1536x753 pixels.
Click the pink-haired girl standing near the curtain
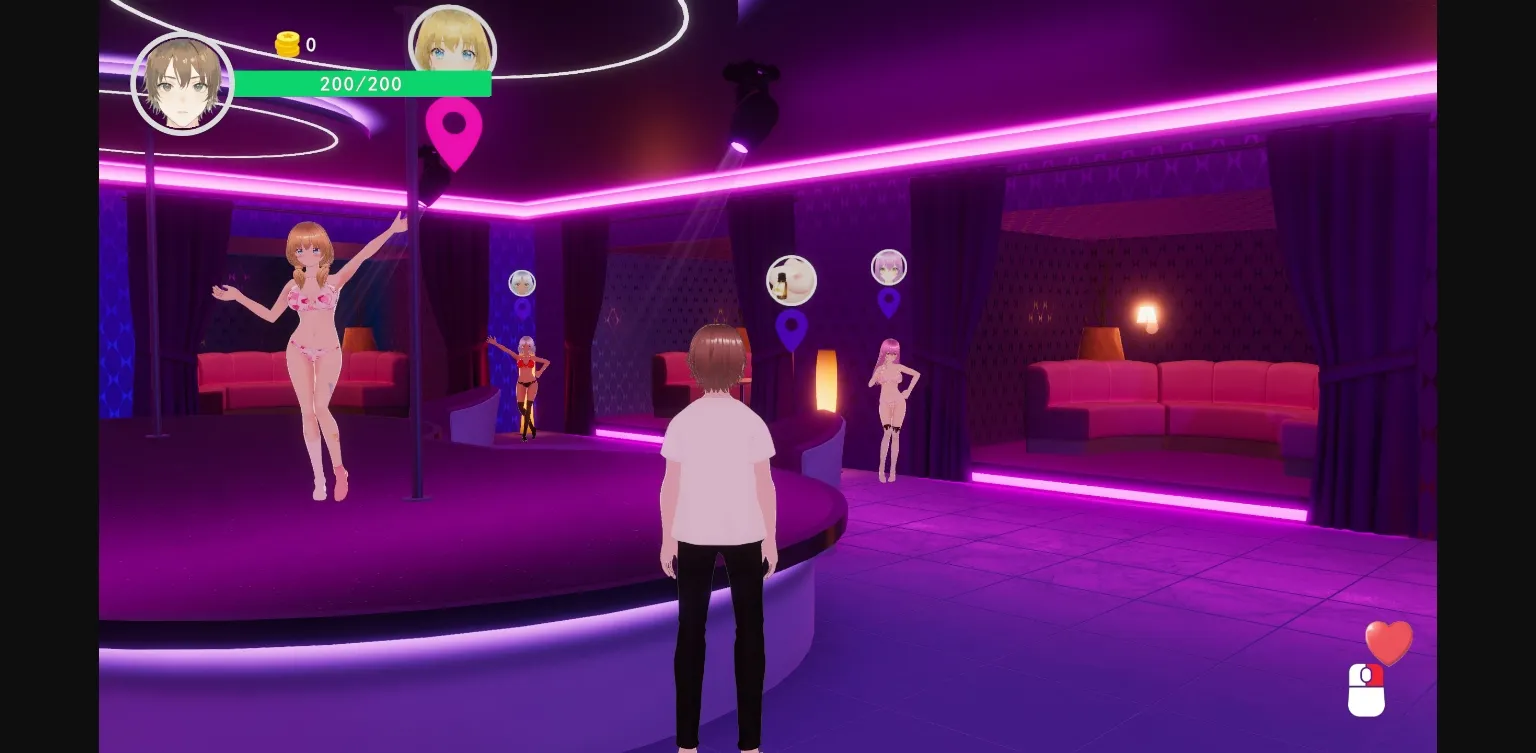888,400
